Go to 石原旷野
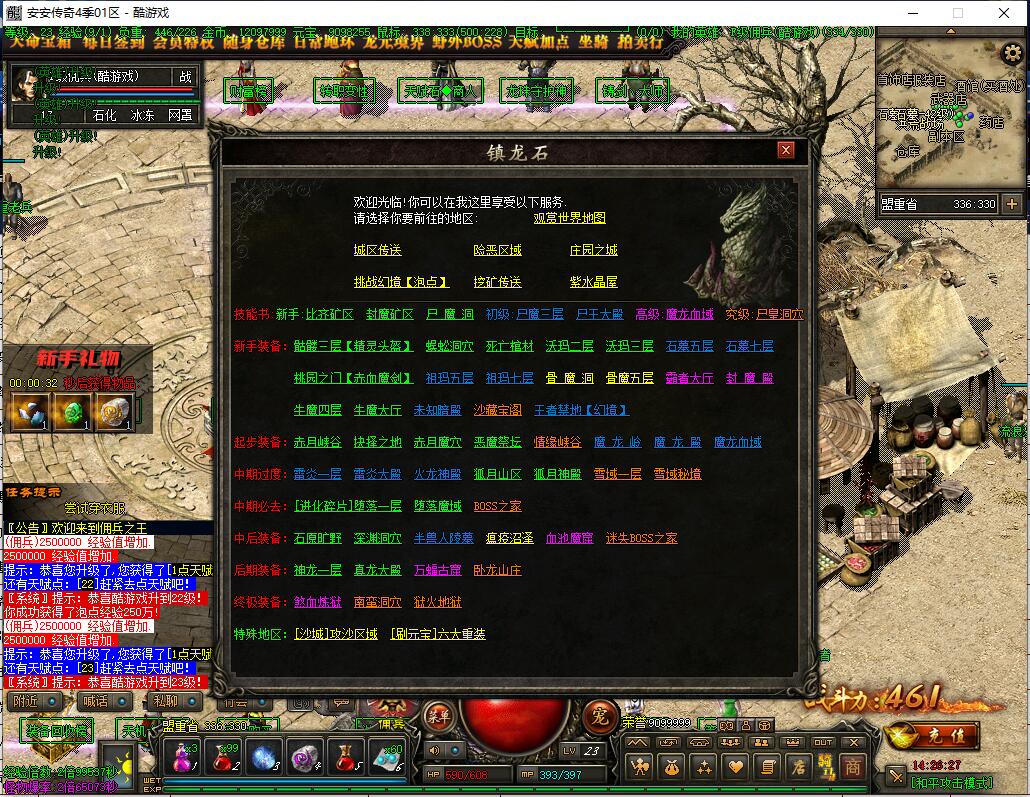 [317, 538]
